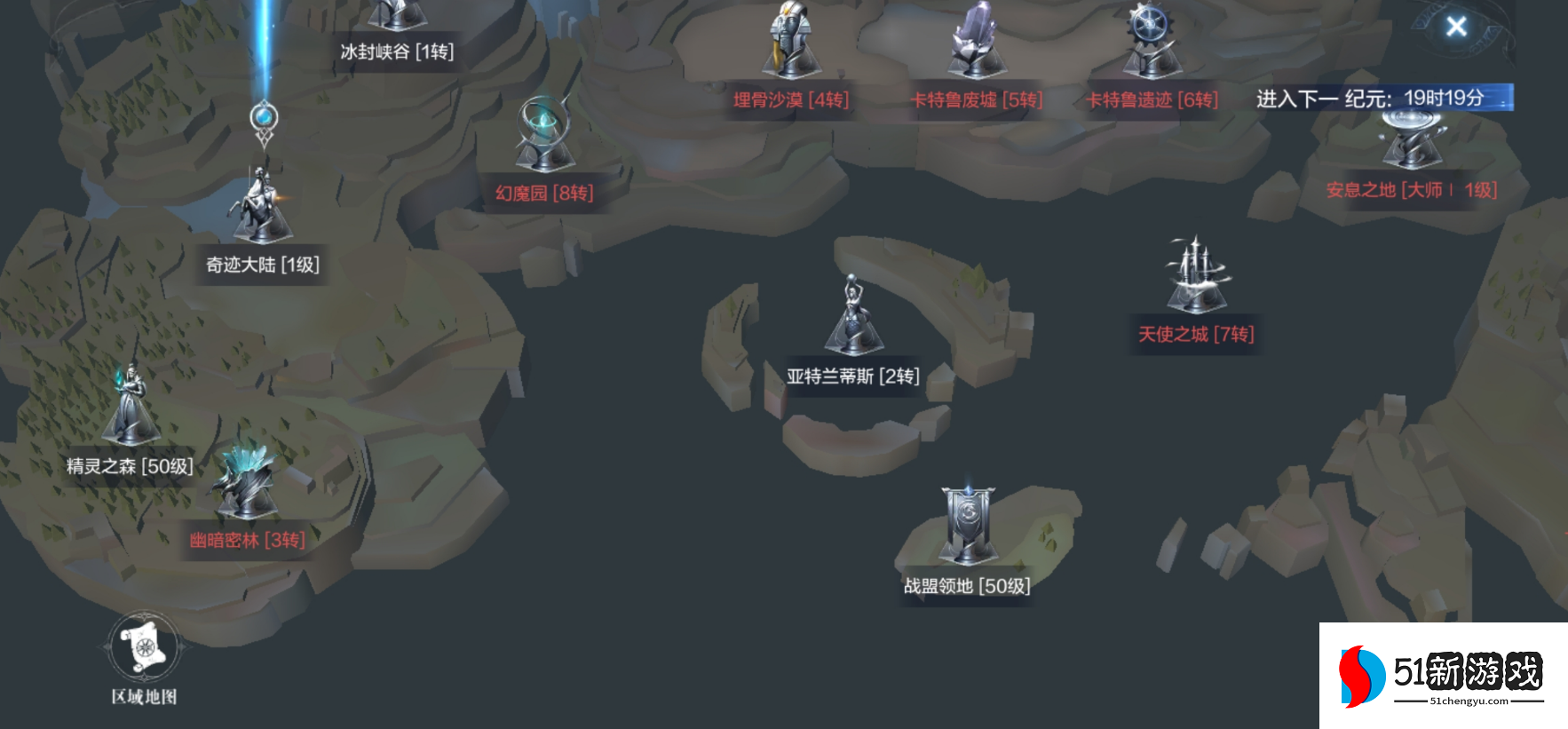Screen dimensions: 1568x729
Task: Open the 区域地图 area map
Action: coord(144,650)
